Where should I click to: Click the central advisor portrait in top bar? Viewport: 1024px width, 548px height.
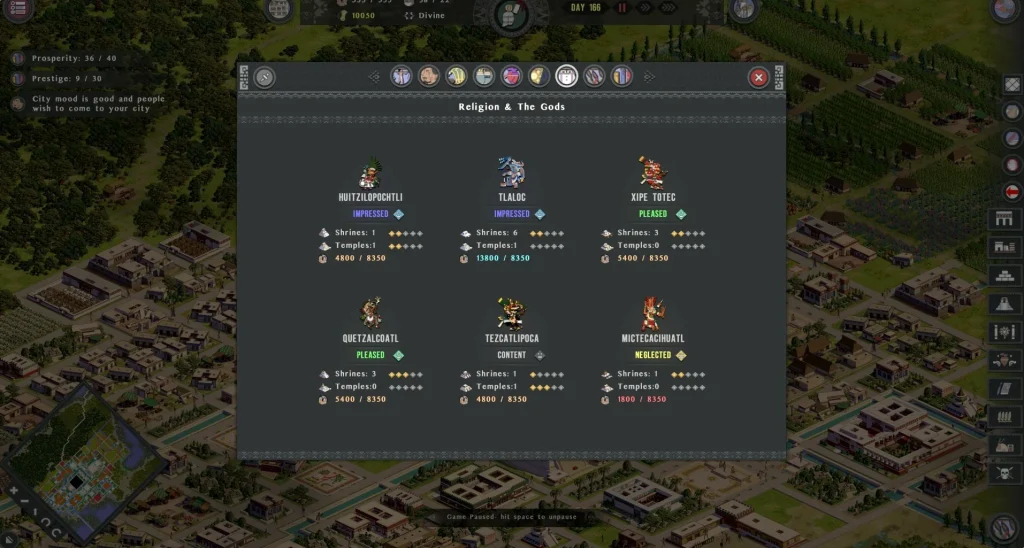(x=511, y=13)
